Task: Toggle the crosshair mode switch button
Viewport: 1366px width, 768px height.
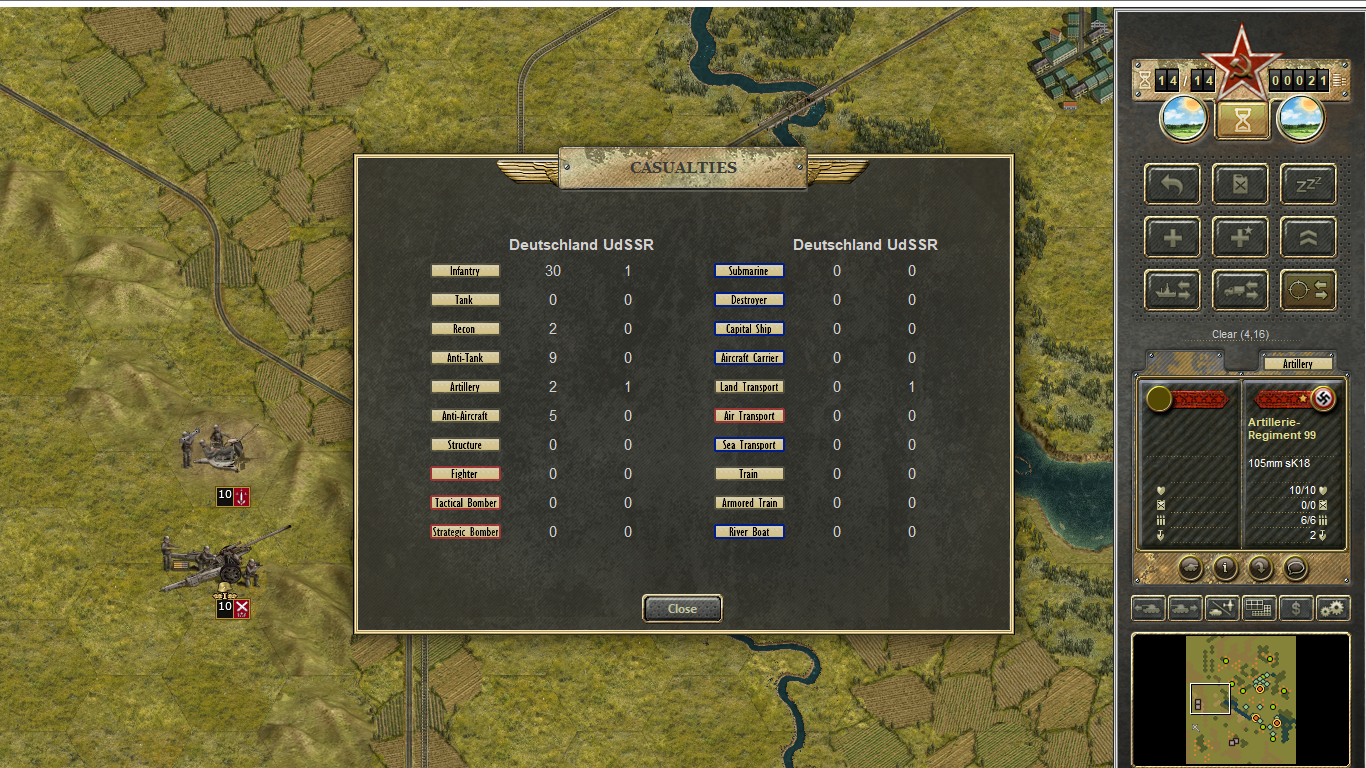Action: coord(1308,290)
